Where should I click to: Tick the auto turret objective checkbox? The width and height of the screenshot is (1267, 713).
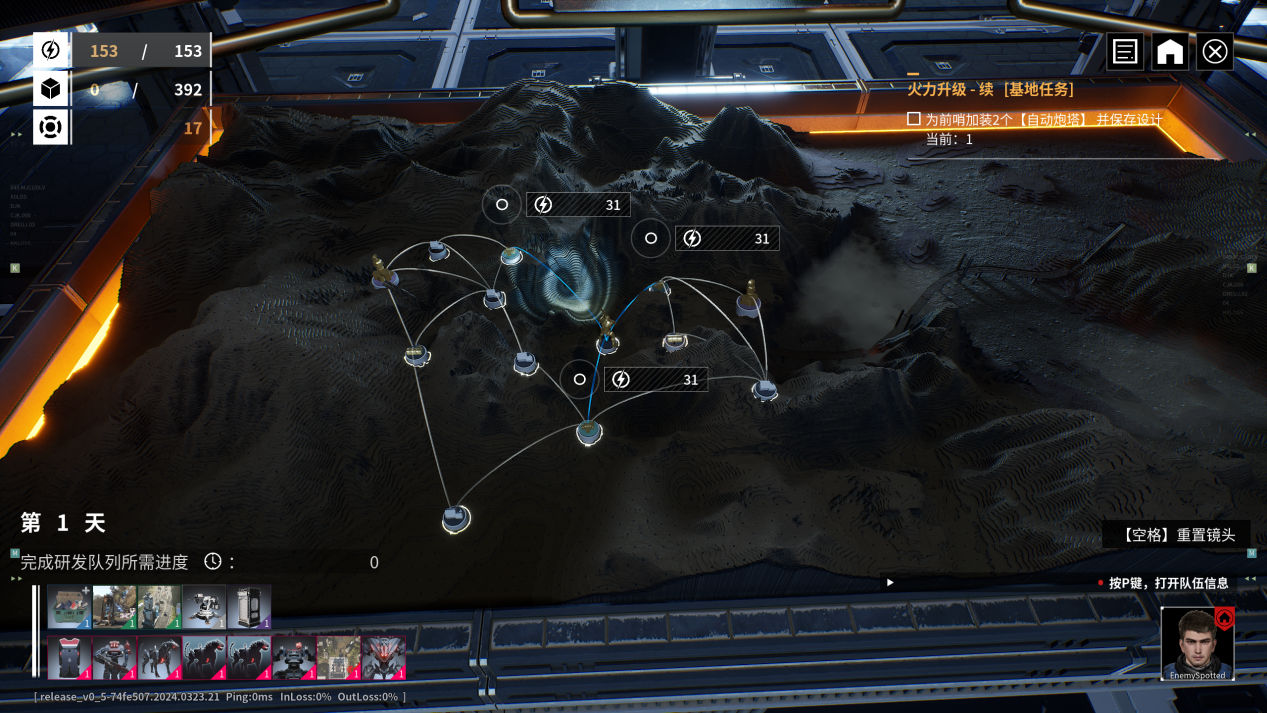pos(913,119)
